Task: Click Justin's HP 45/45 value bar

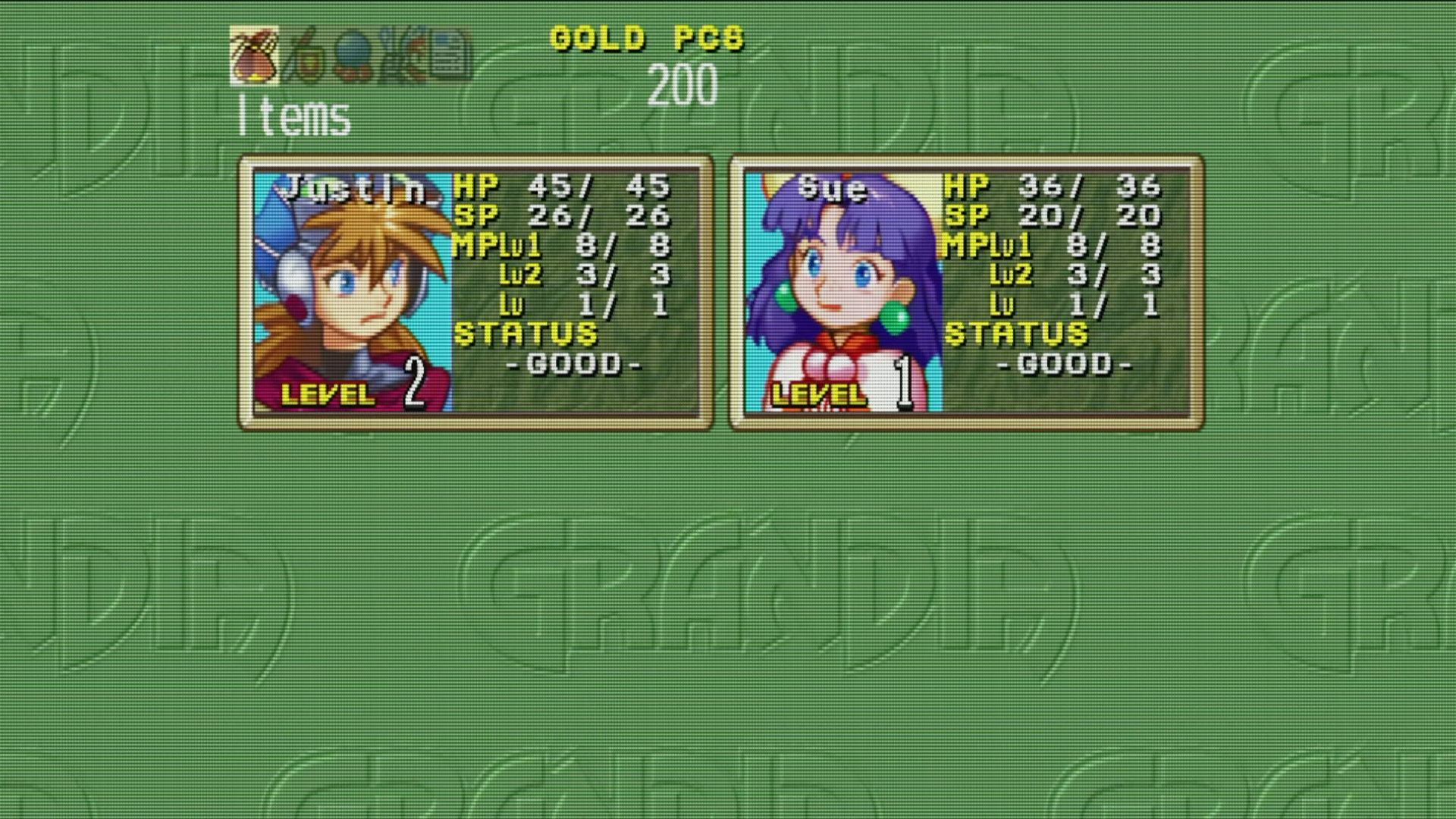Action: click(x=561, y=184)
